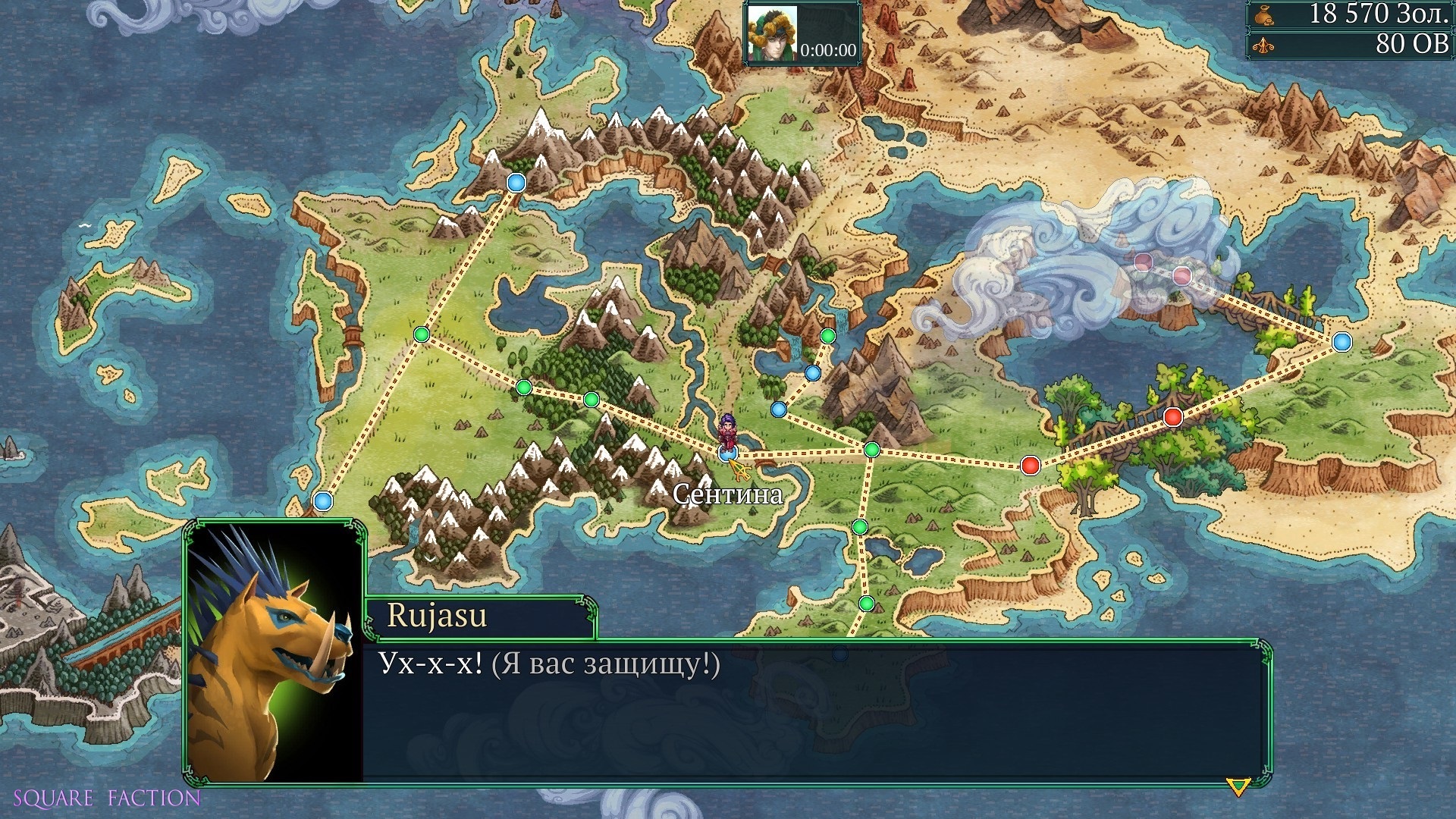Image resolution: width=1456 pixels, height=819 pixels.
Task: Click the hero portrait beside the timer
Action: tap(772, 34)
